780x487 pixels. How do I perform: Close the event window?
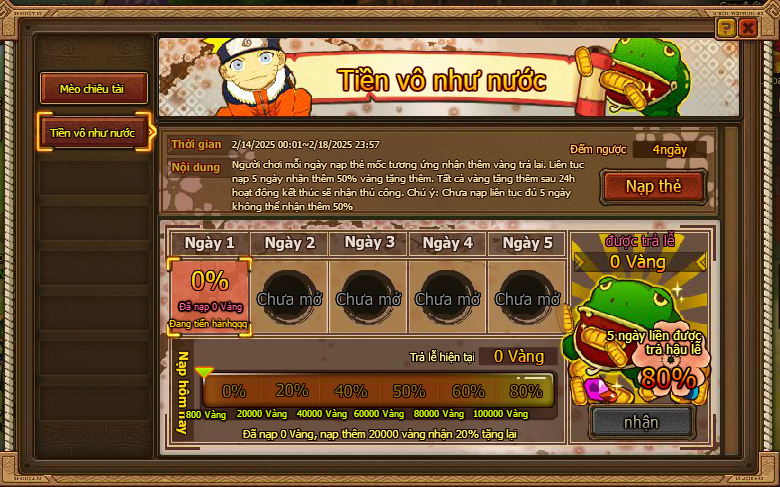coord(748,28)
